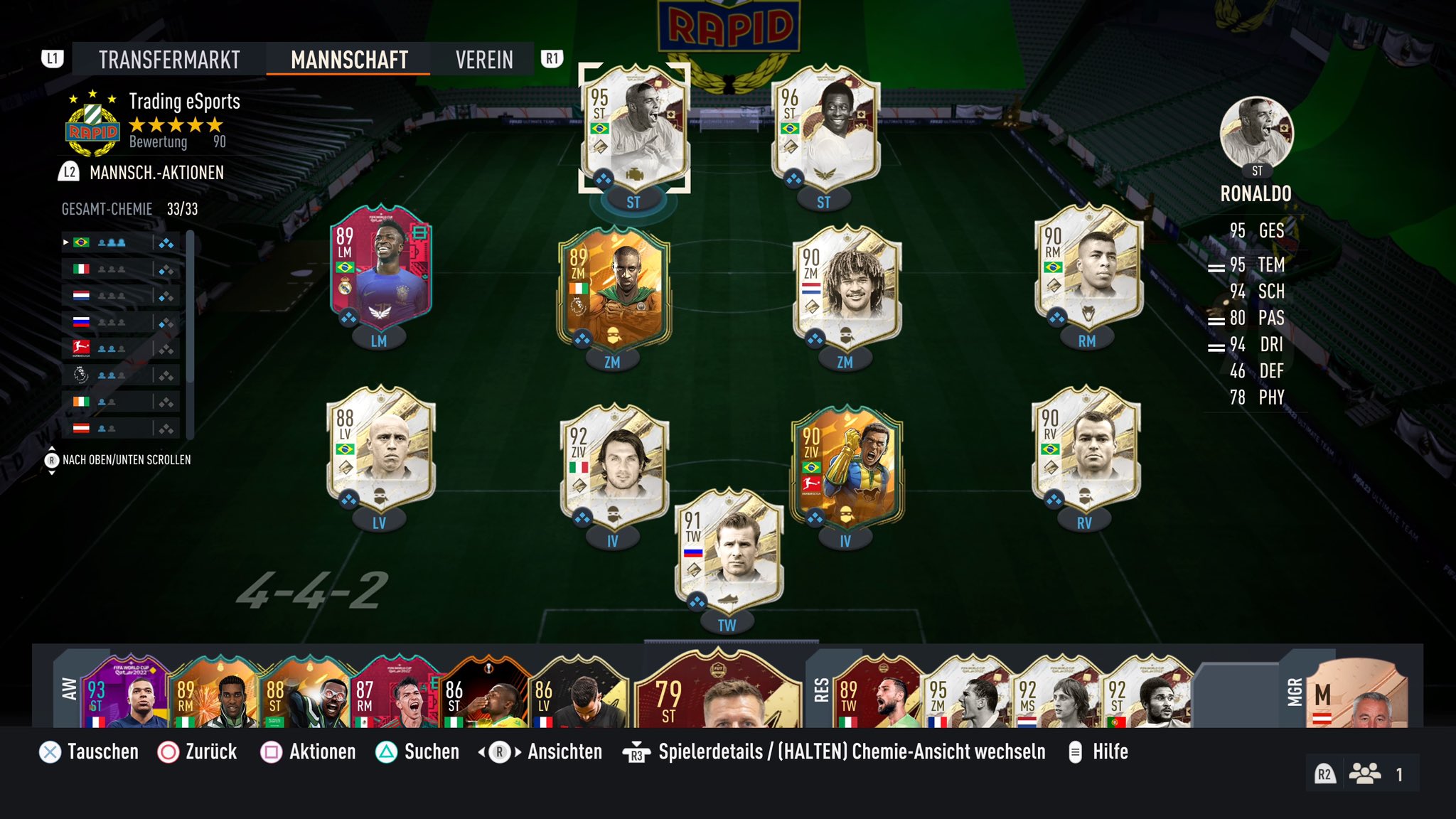The image size is (1456, 819).
Task: Toggle Chemie-Ansicht via the R3 control
Action: pyautogui.click(x=635, y=751)
